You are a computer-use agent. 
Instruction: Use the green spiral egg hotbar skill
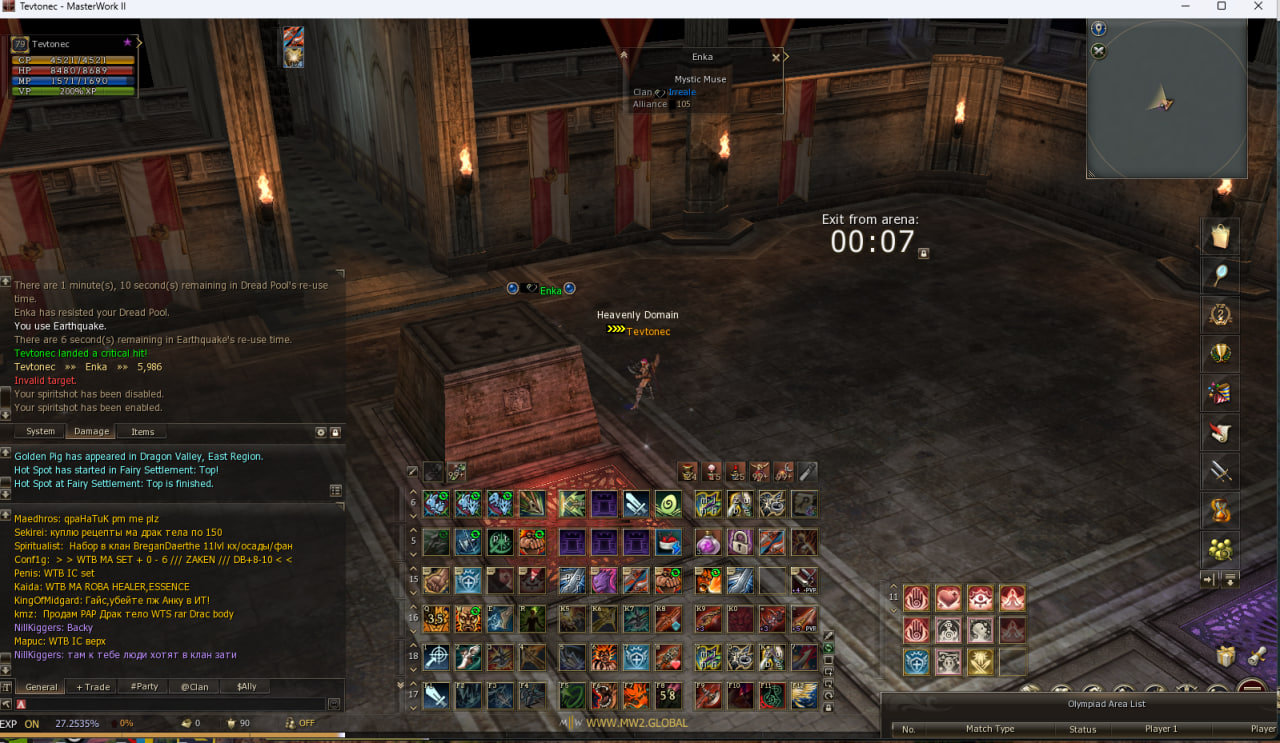tap(667, 504)
